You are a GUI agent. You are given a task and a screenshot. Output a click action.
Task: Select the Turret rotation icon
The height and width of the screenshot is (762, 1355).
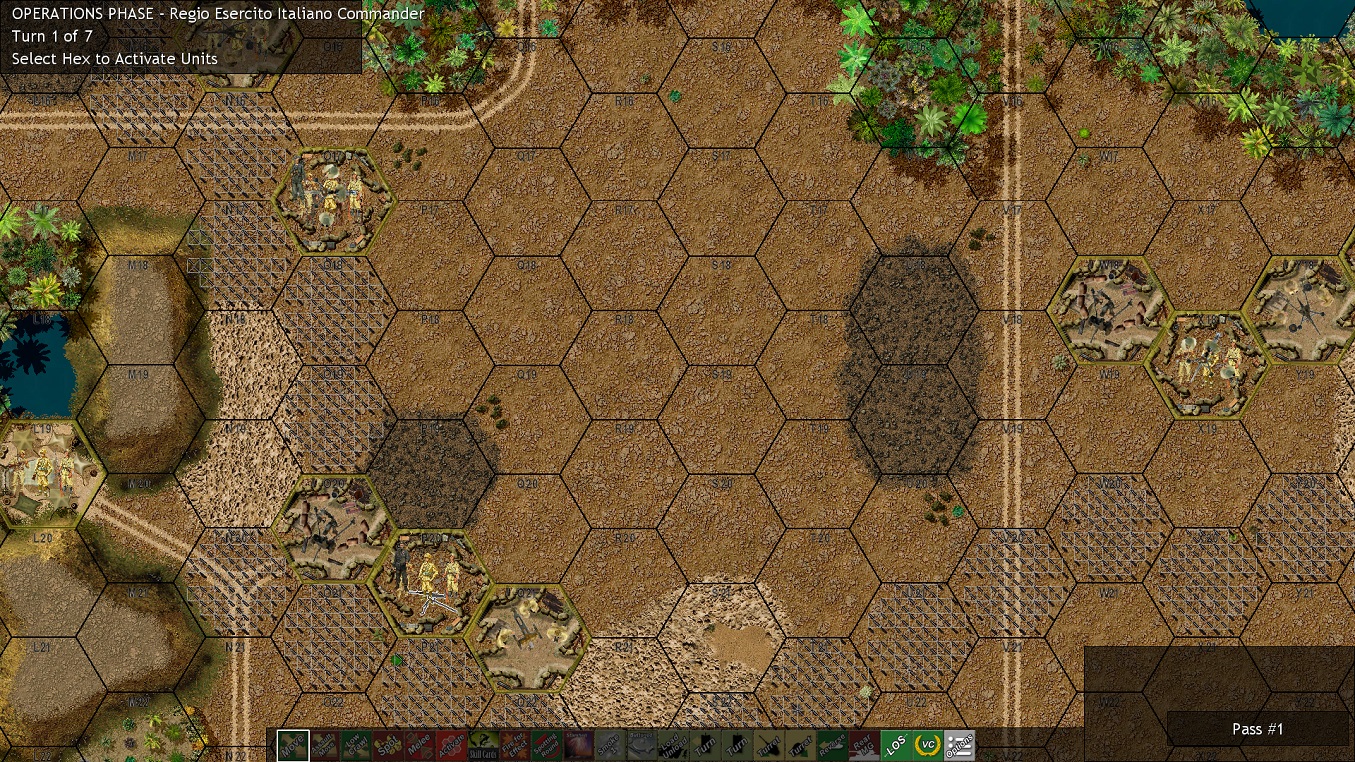[x=772, y=746]
